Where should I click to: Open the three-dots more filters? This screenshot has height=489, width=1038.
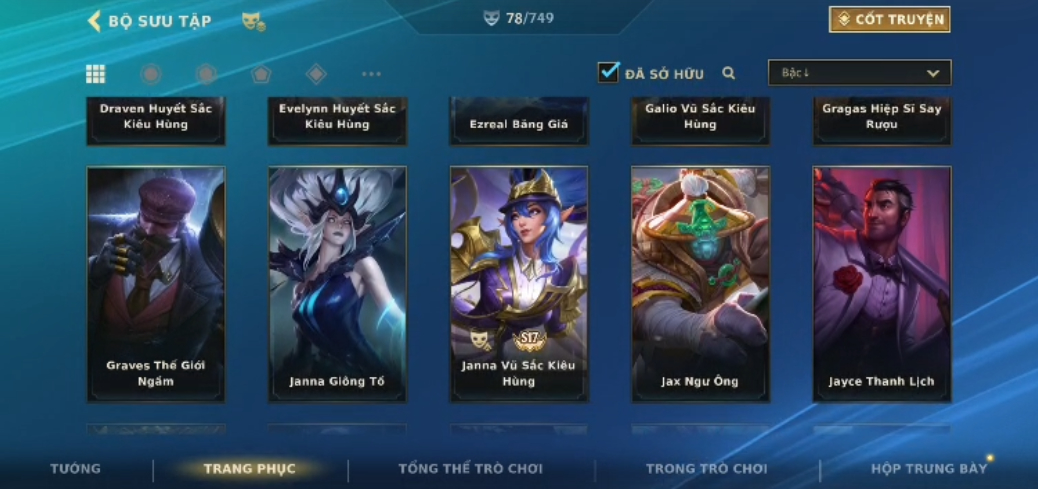(371, 74)
